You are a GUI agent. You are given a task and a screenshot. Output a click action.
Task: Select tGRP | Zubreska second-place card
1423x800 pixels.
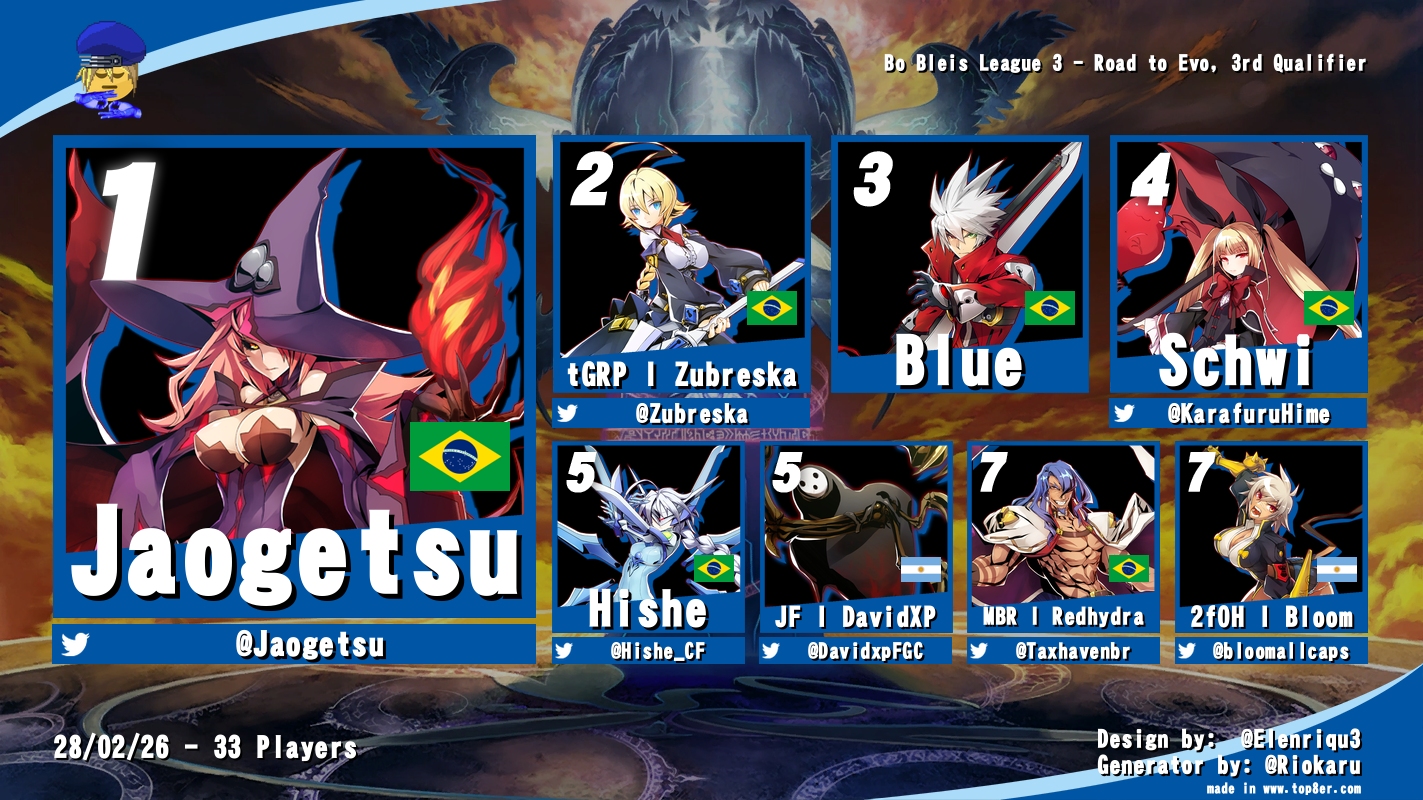(x=681, y=265)
